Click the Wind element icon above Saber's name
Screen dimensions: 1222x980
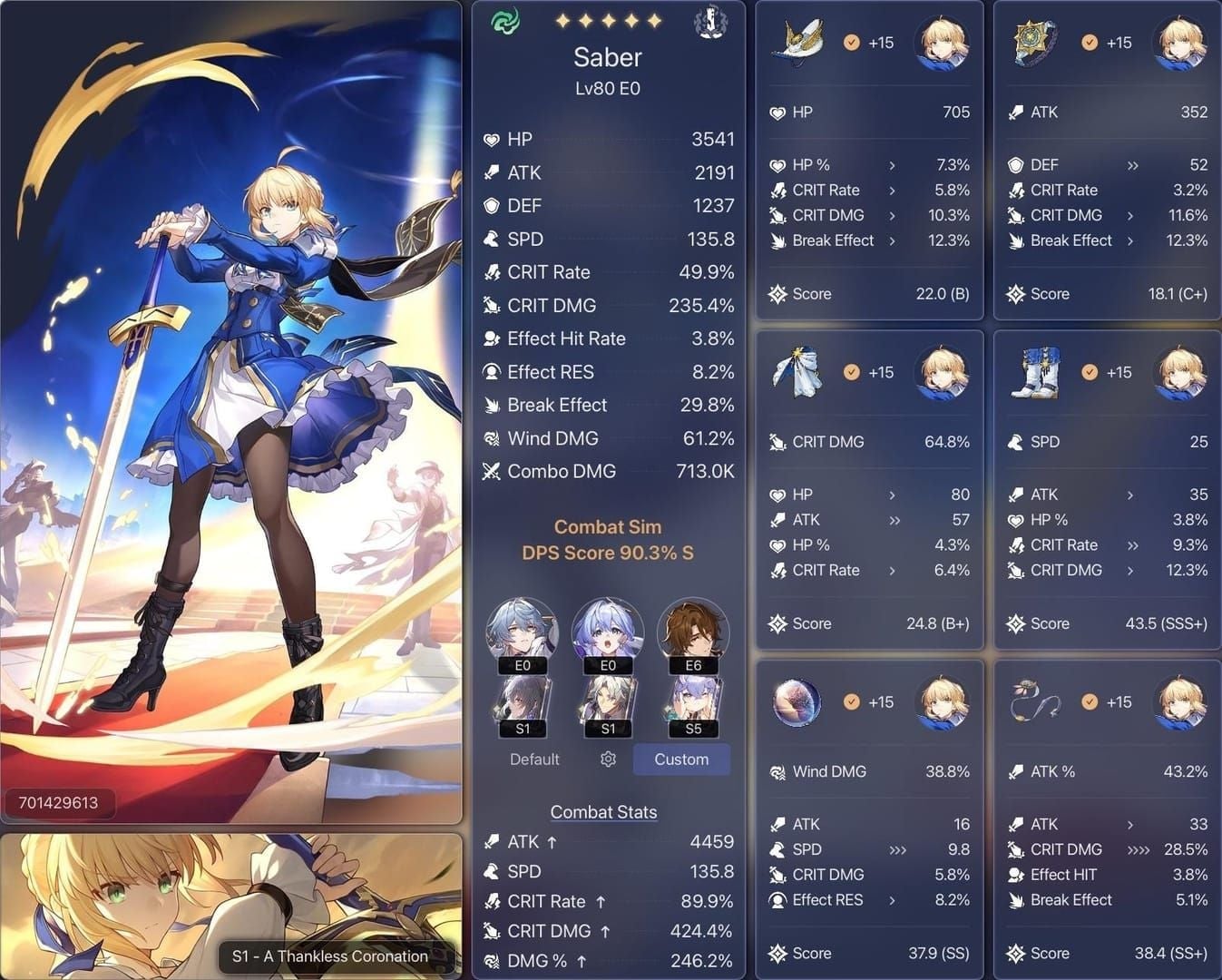505,20
